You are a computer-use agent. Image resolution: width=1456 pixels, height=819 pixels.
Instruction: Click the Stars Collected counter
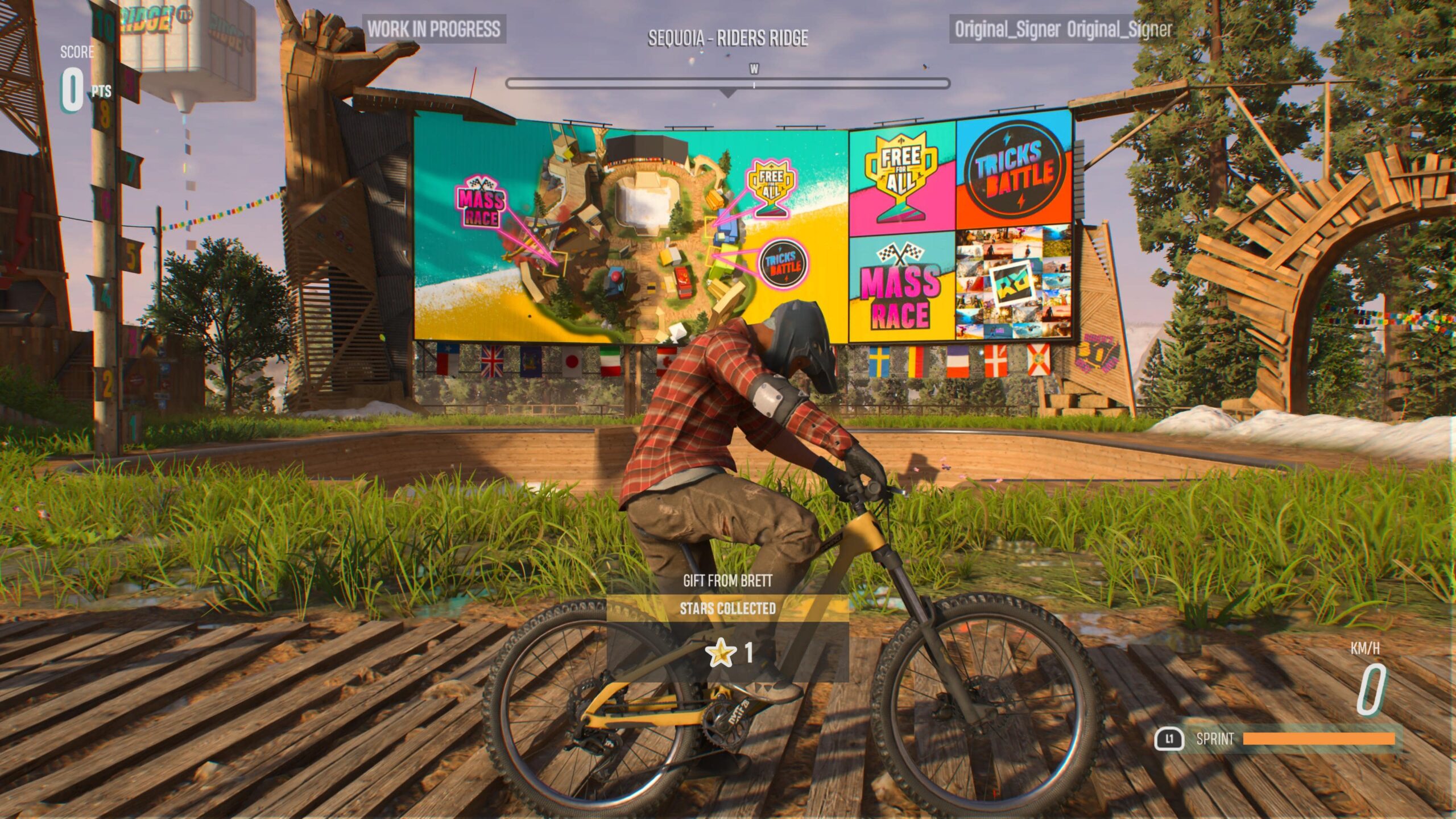(727, 607)
